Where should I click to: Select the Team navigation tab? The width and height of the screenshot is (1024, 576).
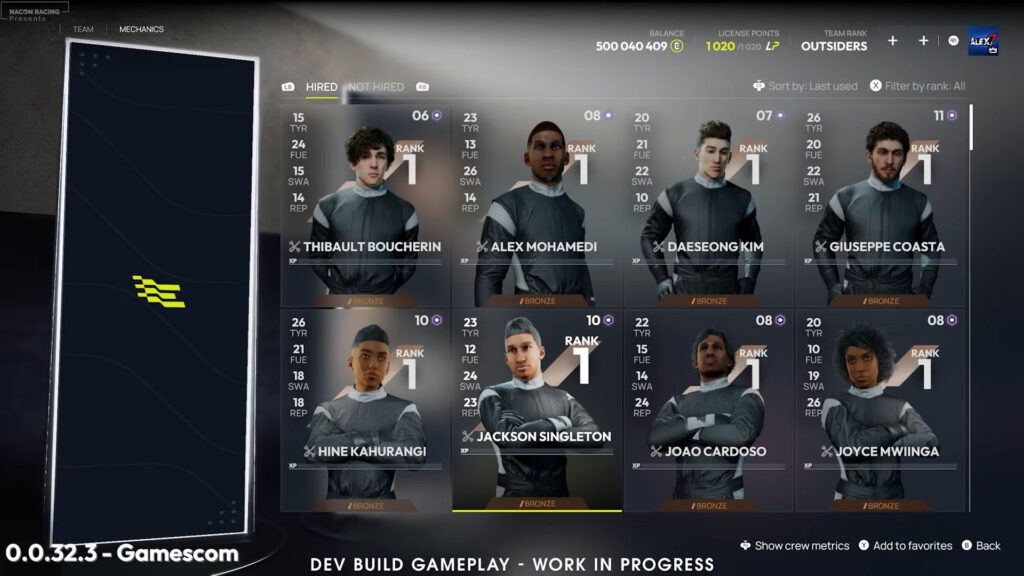pyautogui.click(x=83, y=30)
